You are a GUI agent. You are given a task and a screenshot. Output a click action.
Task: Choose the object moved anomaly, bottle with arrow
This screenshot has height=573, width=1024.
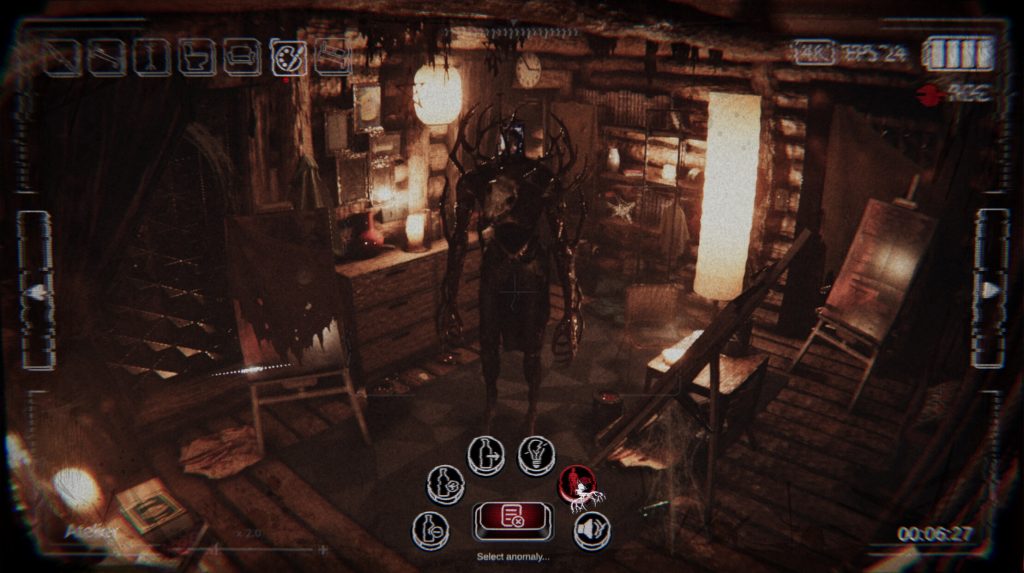point(486,456)
